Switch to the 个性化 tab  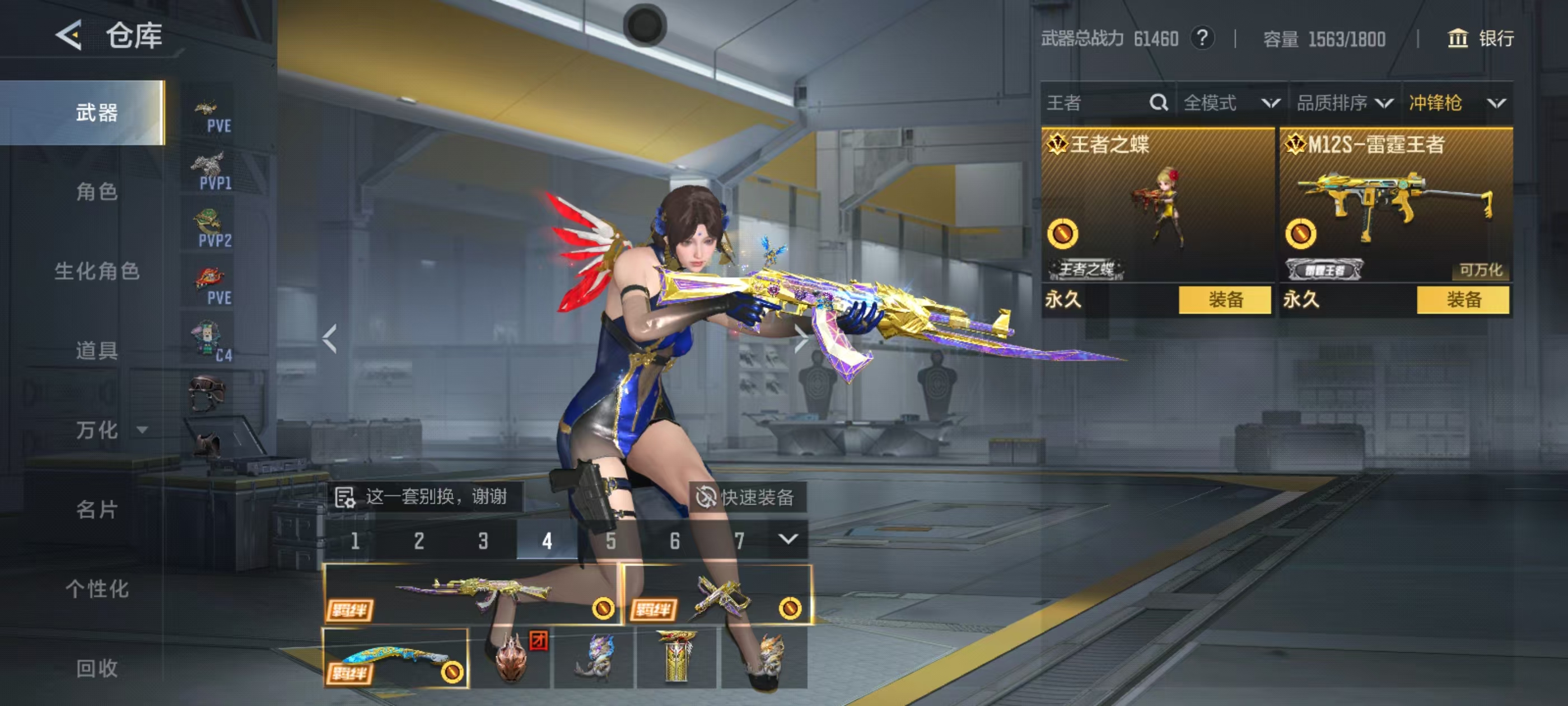(96, 588)
